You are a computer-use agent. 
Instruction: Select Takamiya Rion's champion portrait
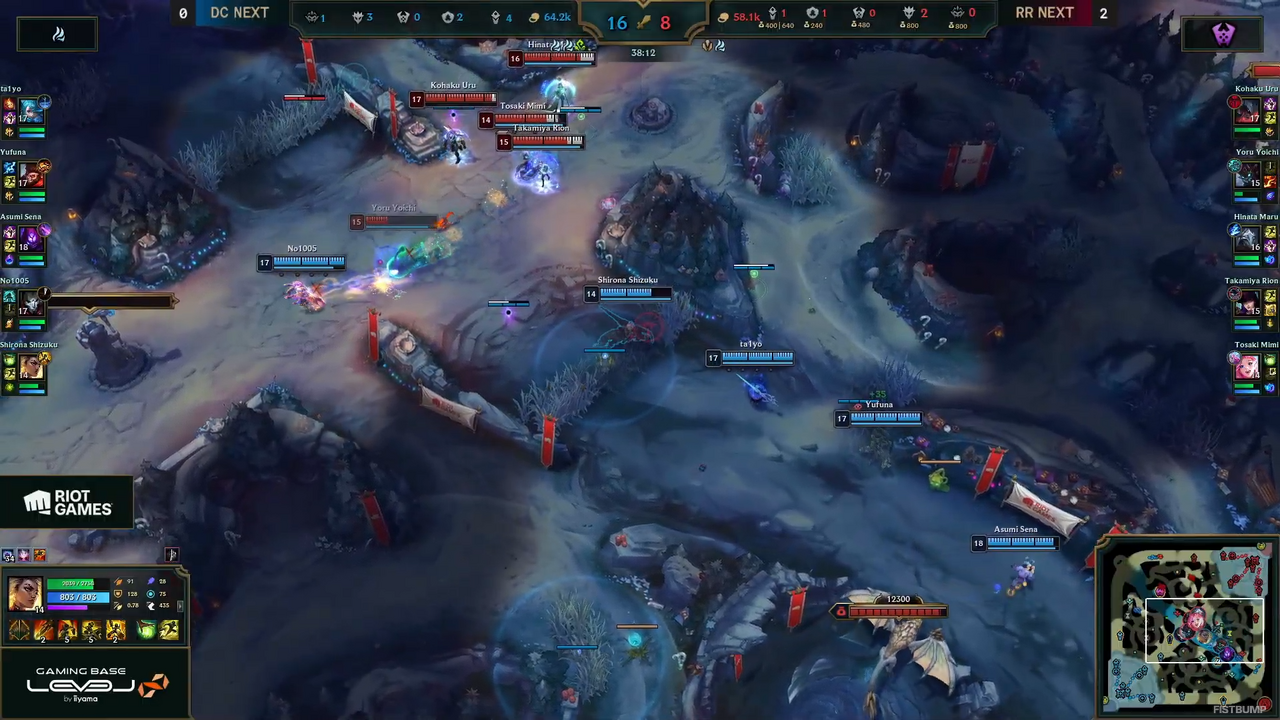(x=1247, y=303)
